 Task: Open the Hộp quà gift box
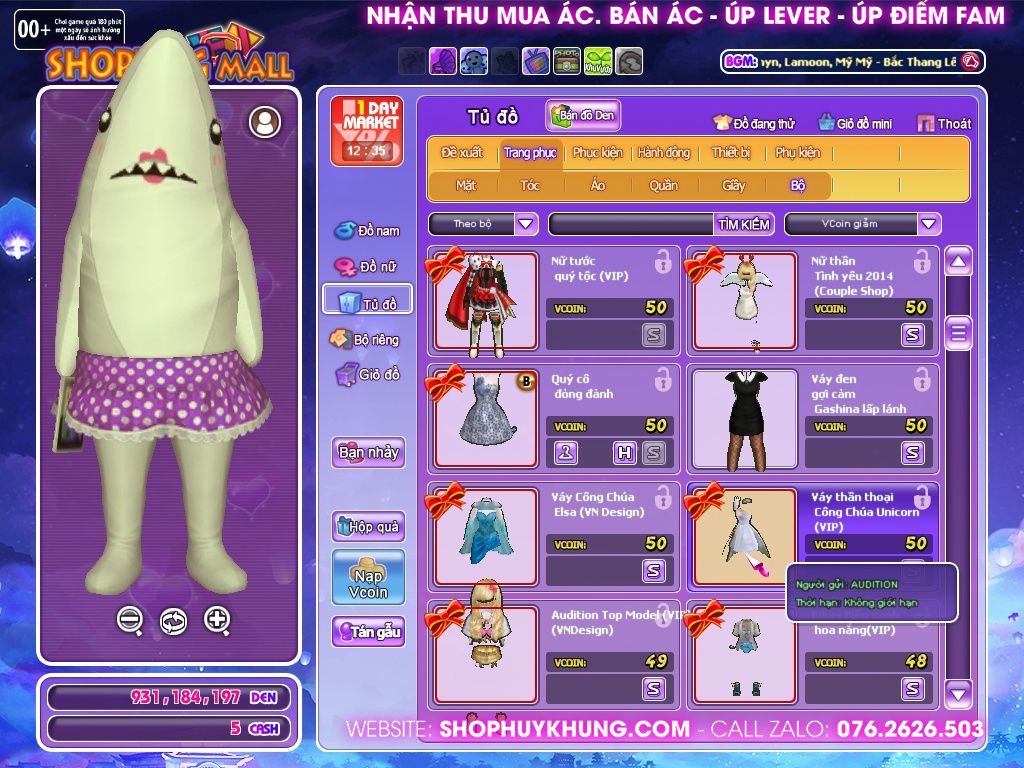point(368,526)
